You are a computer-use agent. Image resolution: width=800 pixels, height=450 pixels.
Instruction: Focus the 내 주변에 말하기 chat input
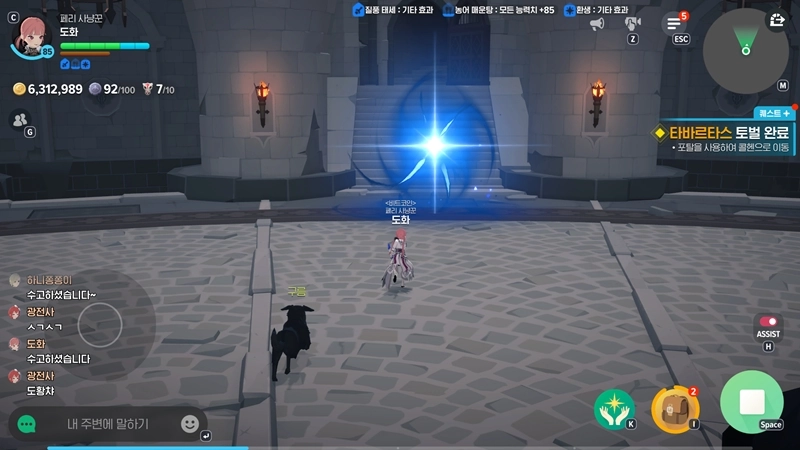click(x=108, y=424)
